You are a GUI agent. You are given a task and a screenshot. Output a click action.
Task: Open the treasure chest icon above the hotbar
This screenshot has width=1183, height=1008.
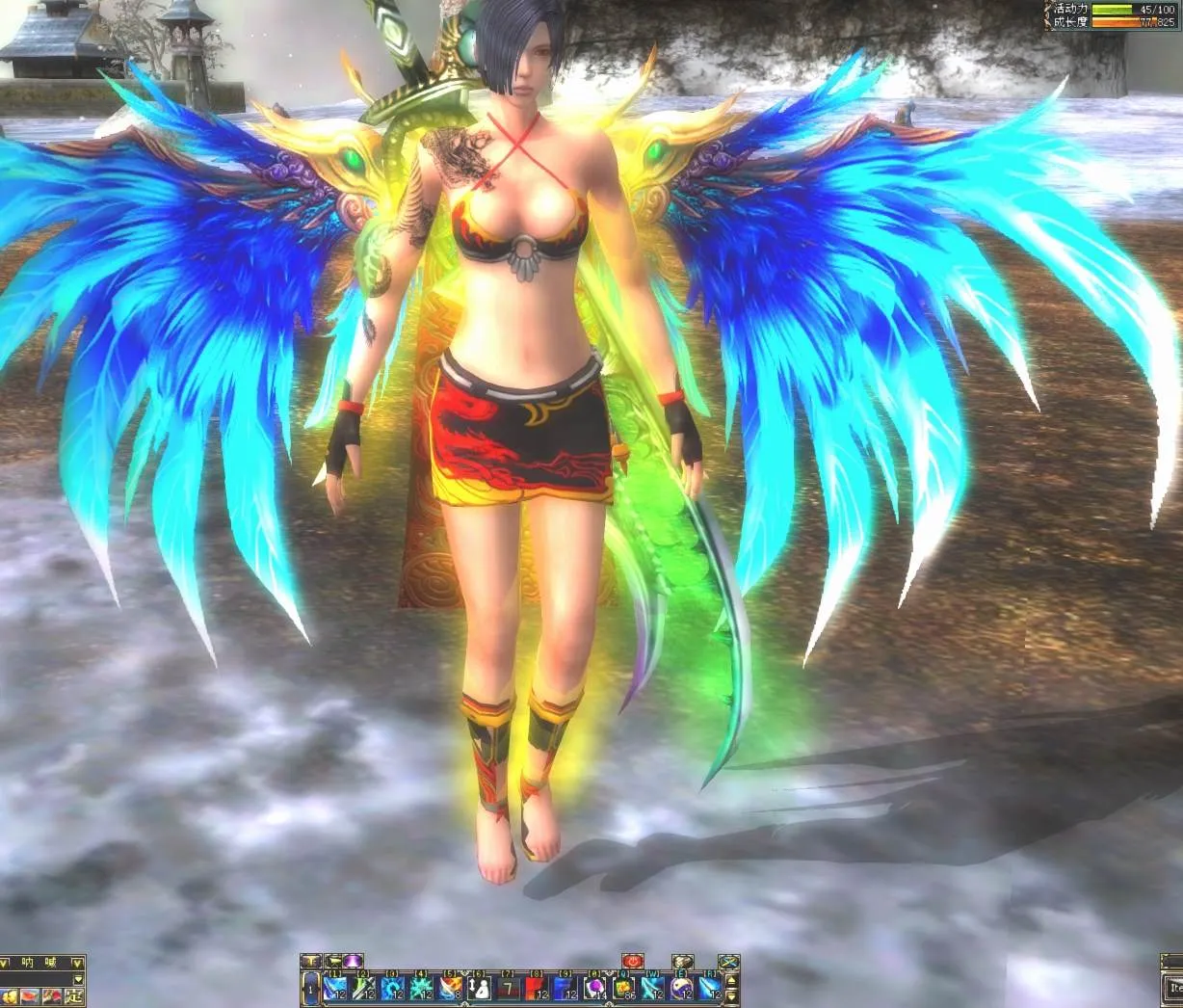click(682, 962)
